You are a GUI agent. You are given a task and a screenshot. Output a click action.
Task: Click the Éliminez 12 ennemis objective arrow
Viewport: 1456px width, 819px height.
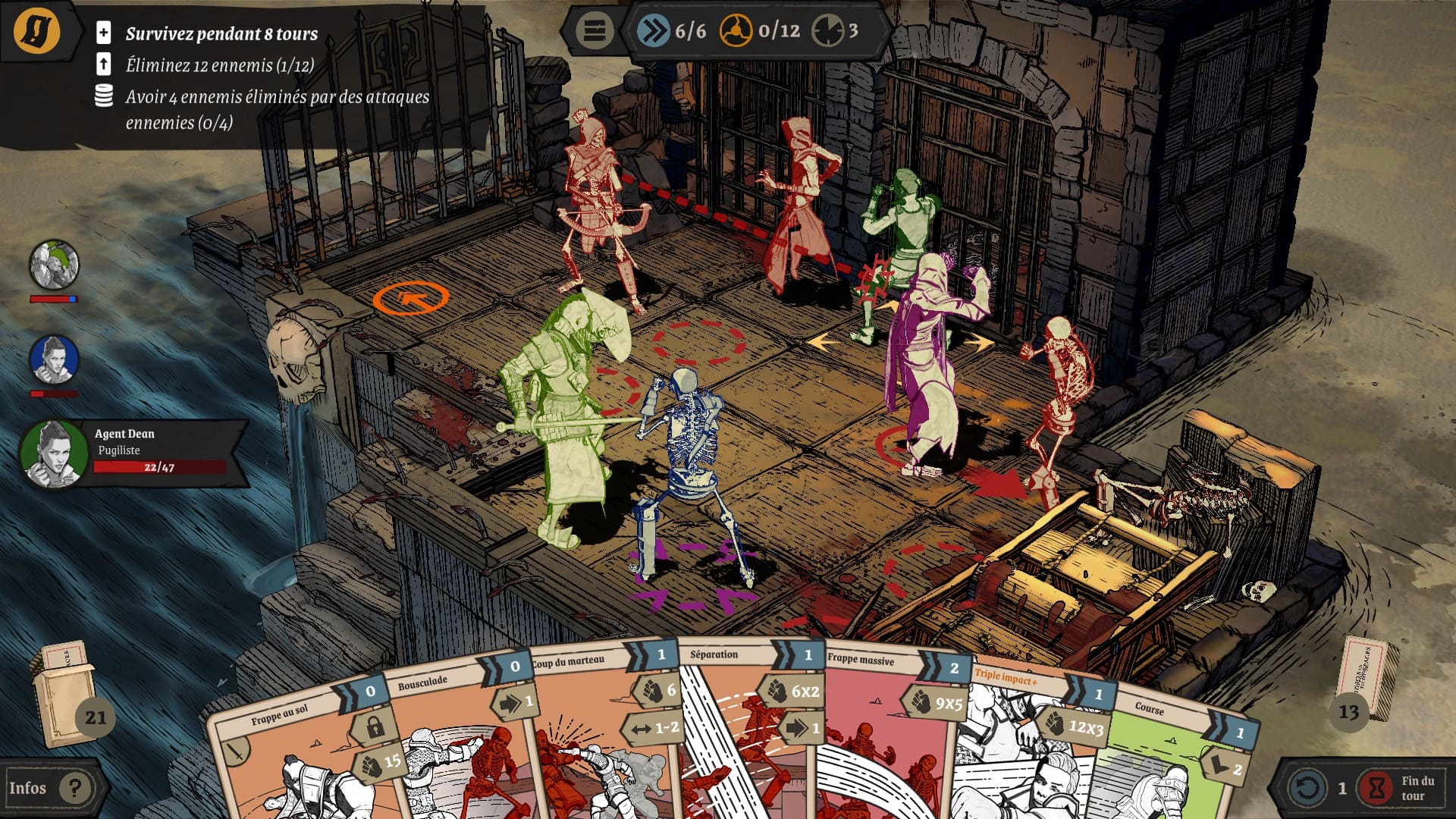[x=104, y=64]
